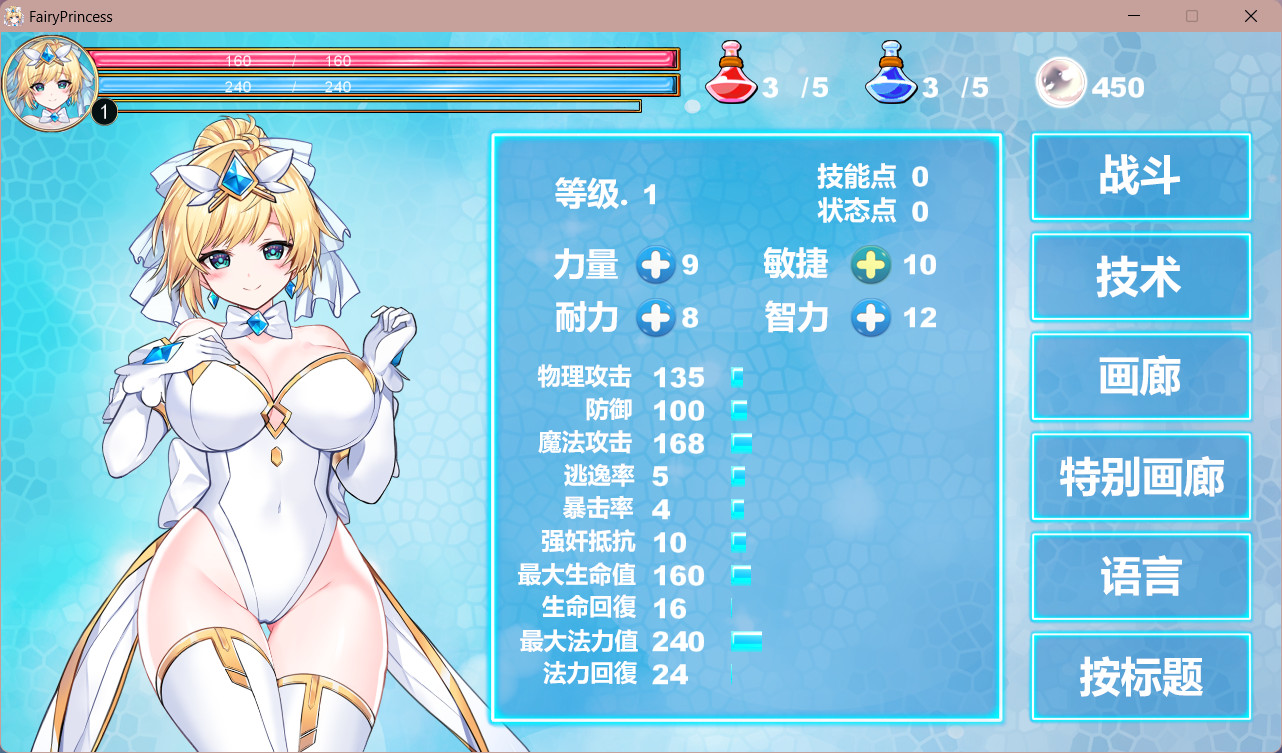The image size is (1282, 753).
Task: Return to title via 按标题 button
Action: [x=1140, y=677]
